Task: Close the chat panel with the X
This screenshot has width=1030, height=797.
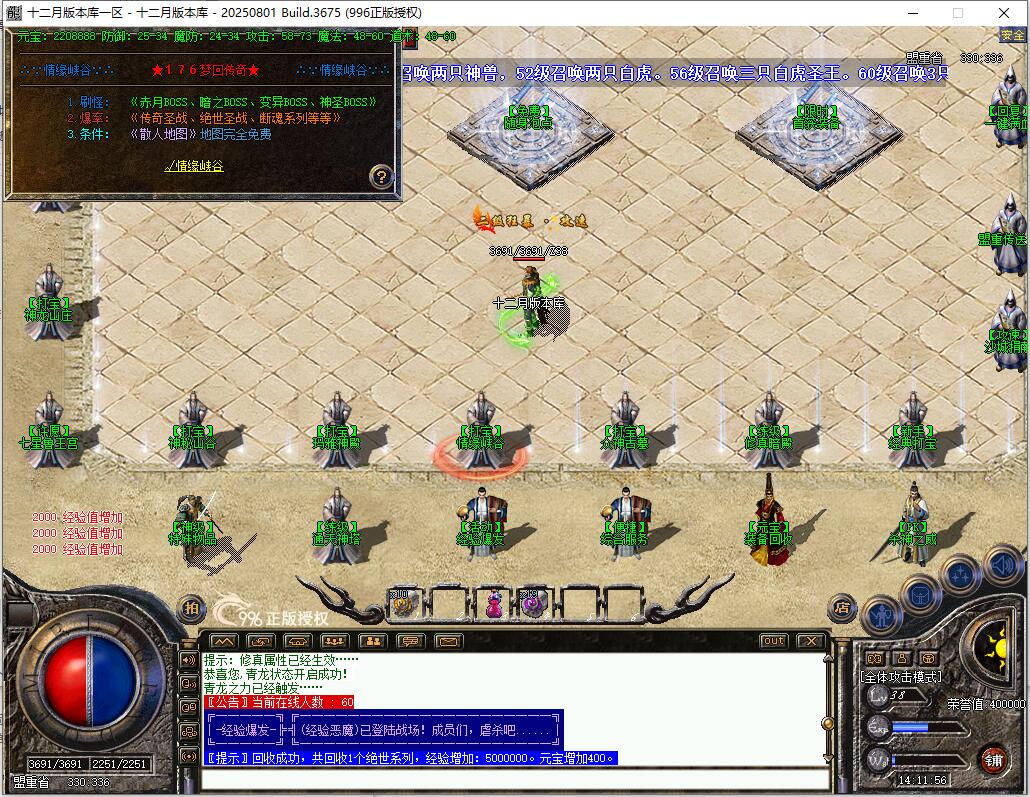Action: point(810,641)
